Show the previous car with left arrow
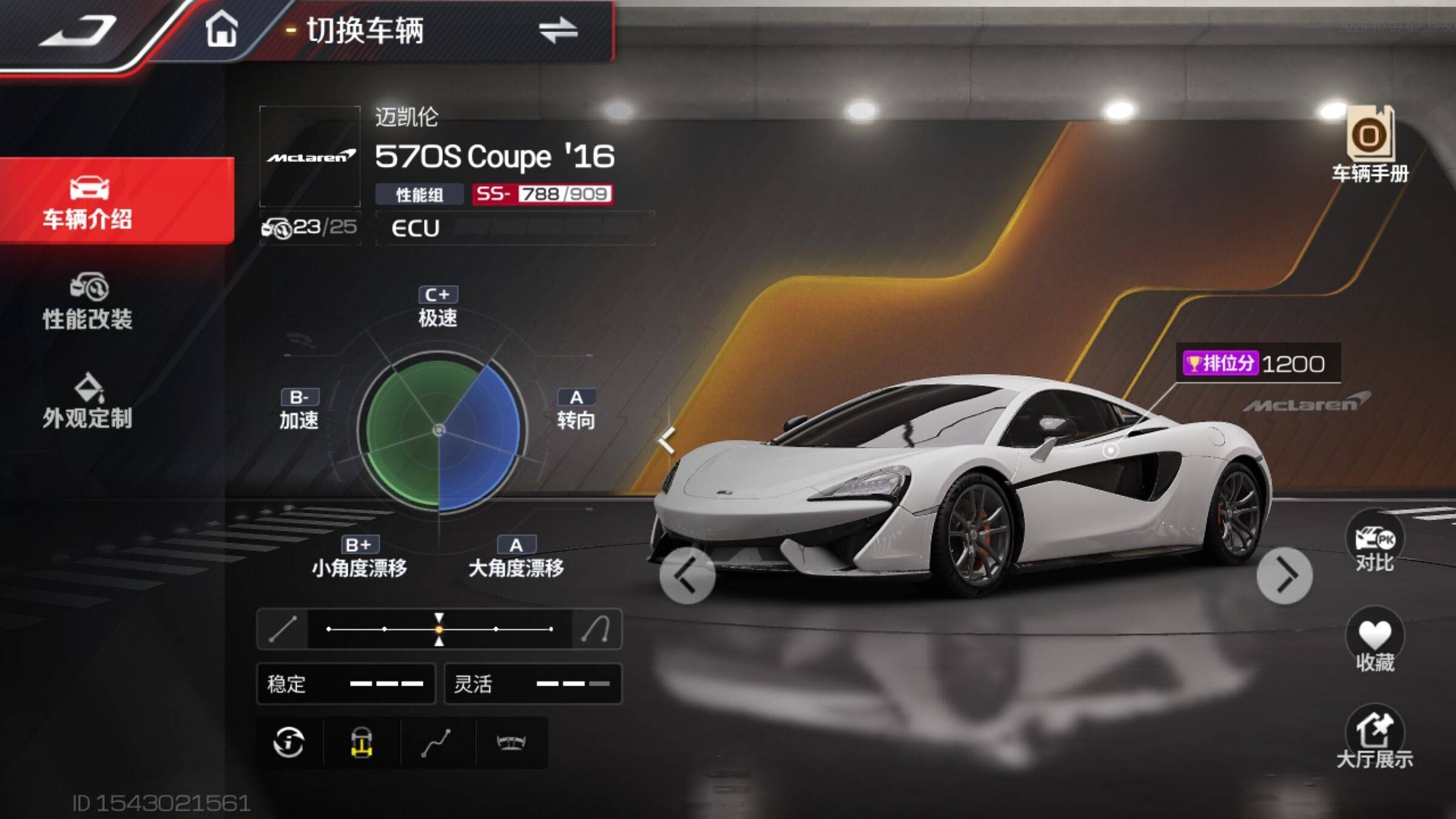 coord(687,575)
